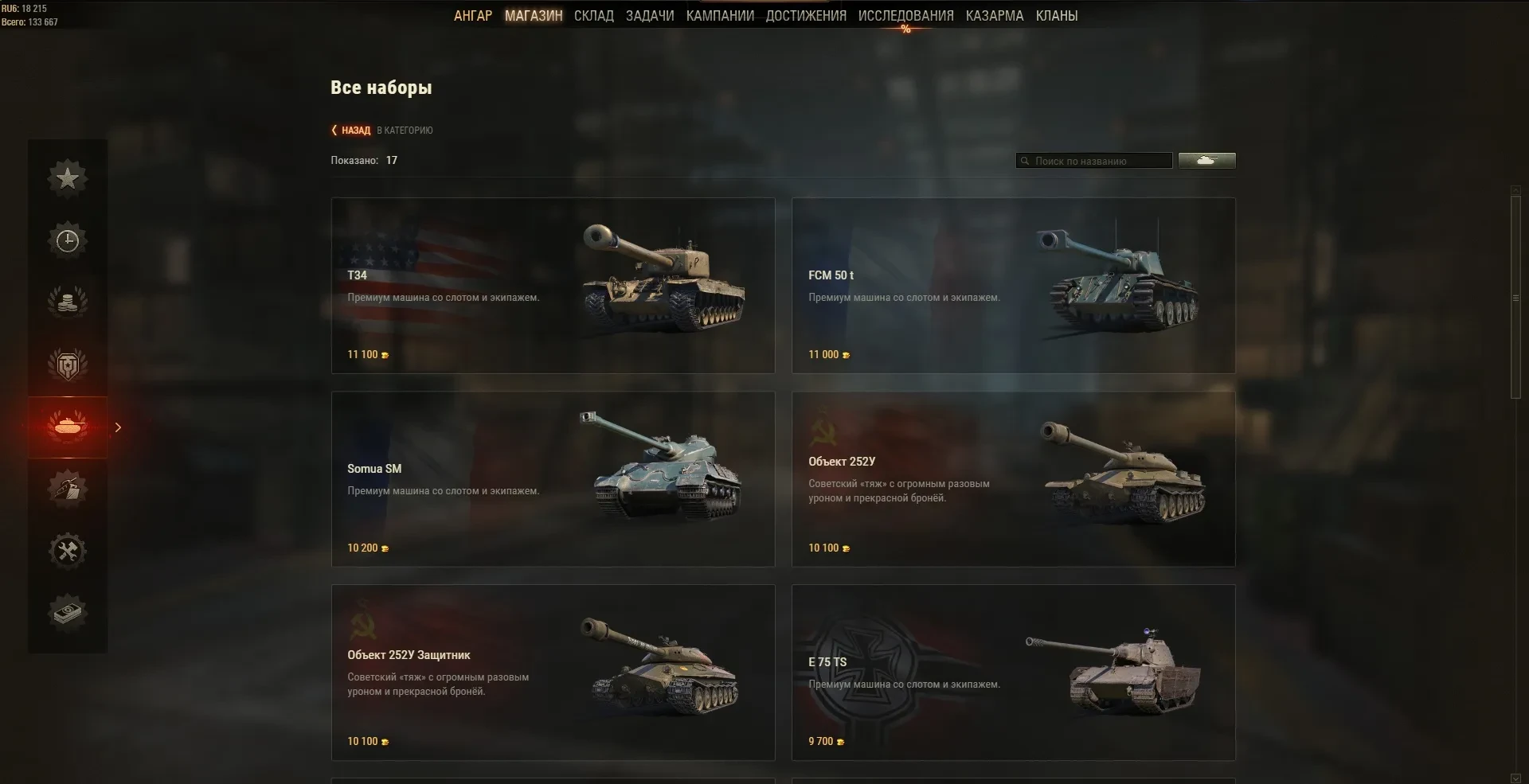Open the FCM 50 t bundle
Screen dimensions: 1529x784
pyautogui.click(x=1013, y=285)
